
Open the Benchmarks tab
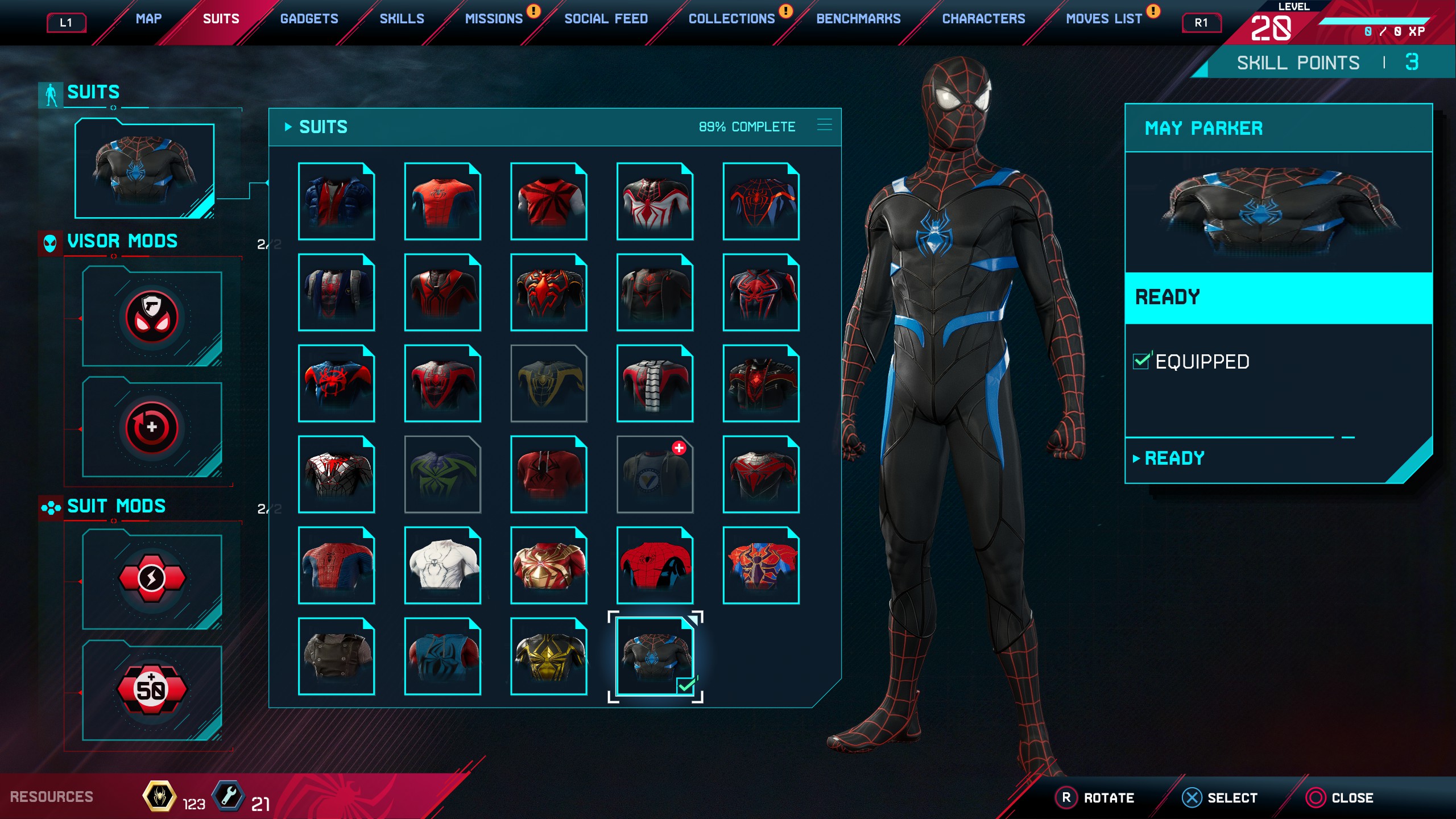858,19
